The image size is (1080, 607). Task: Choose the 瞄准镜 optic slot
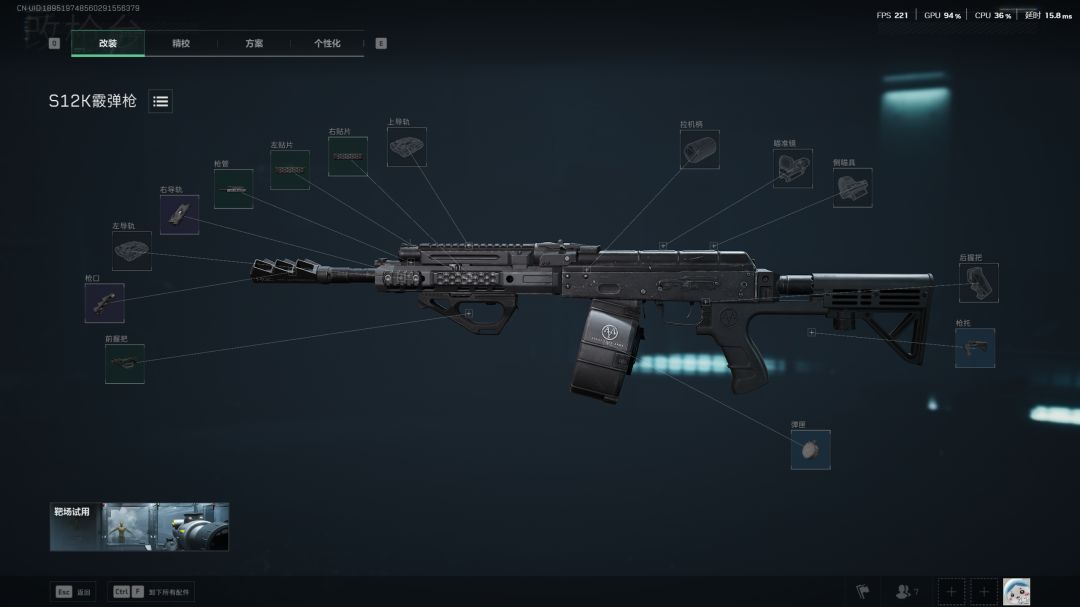coord(793,168)
